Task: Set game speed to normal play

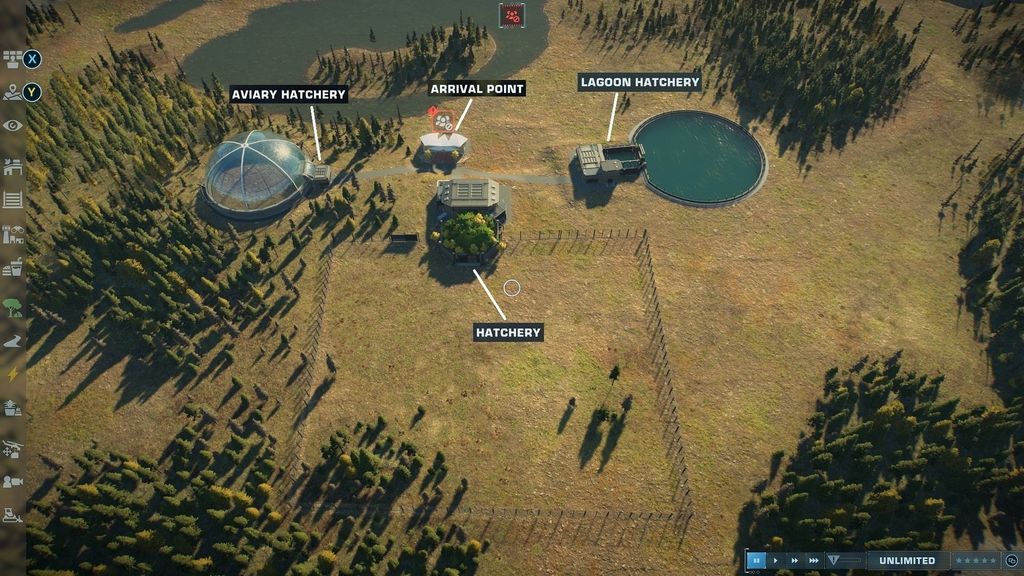Action: [776, 561]
